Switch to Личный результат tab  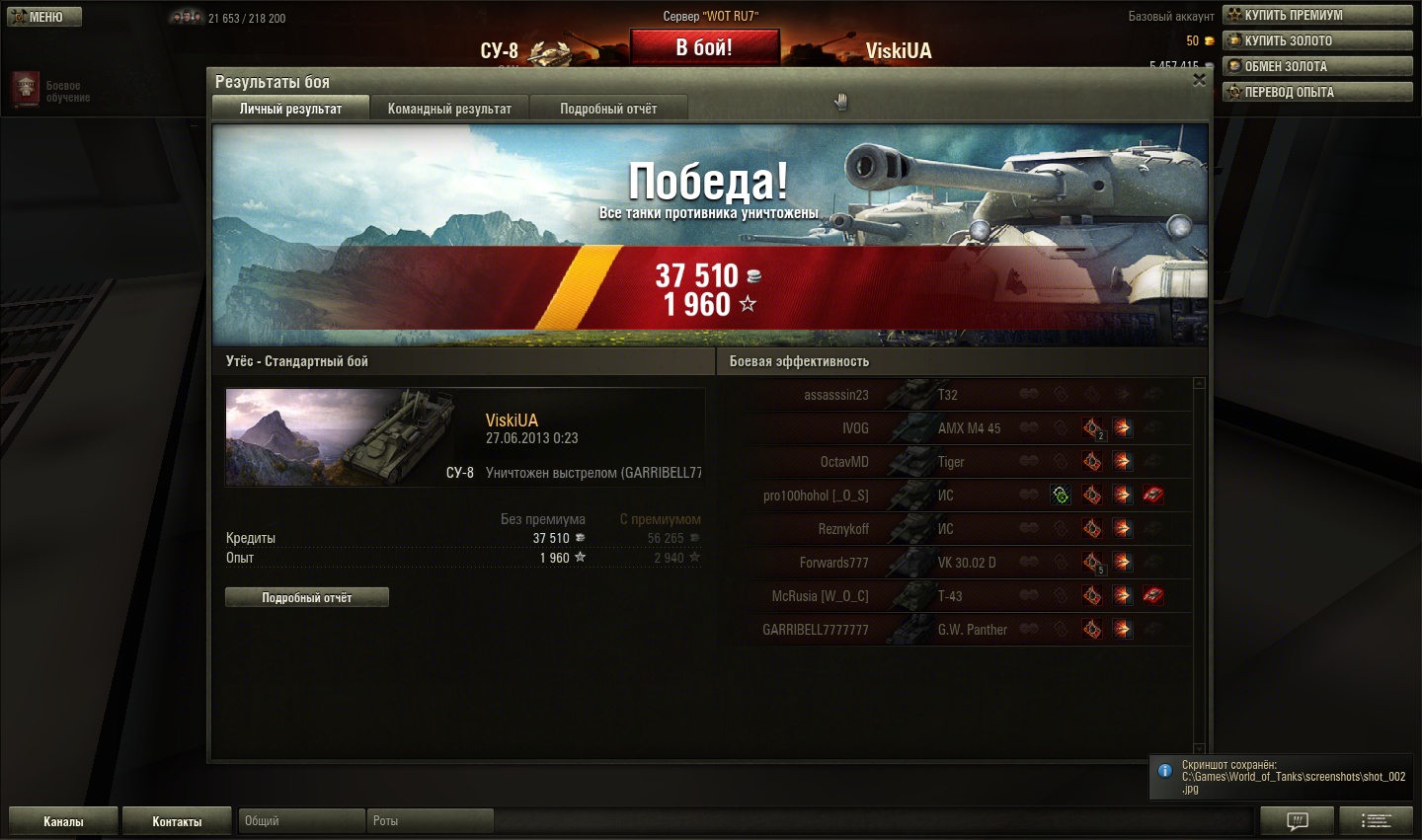(x=290, y=109)
